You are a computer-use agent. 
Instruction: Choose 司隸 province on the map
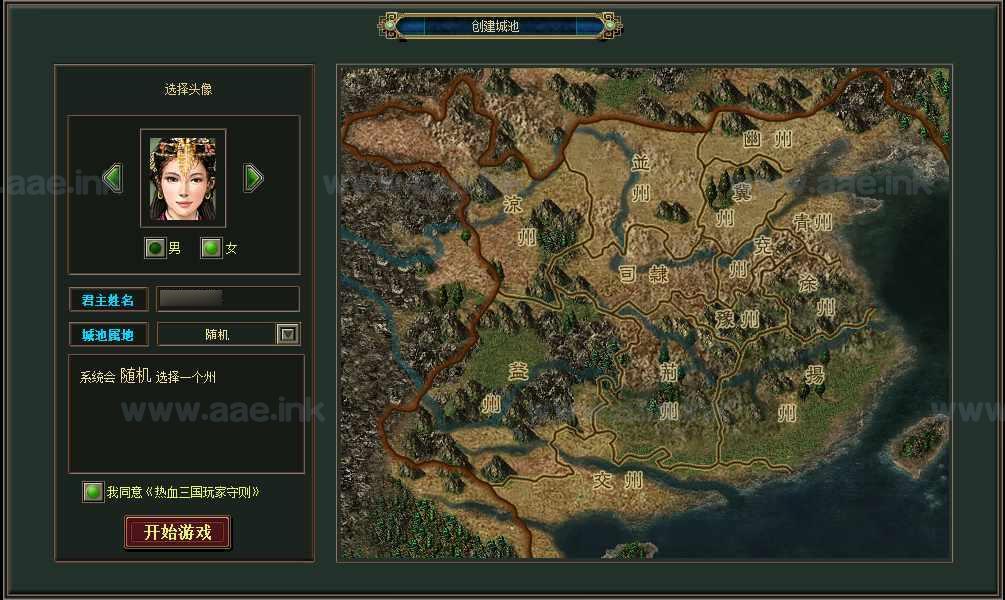pyautogui.click(x=643, y=273)
